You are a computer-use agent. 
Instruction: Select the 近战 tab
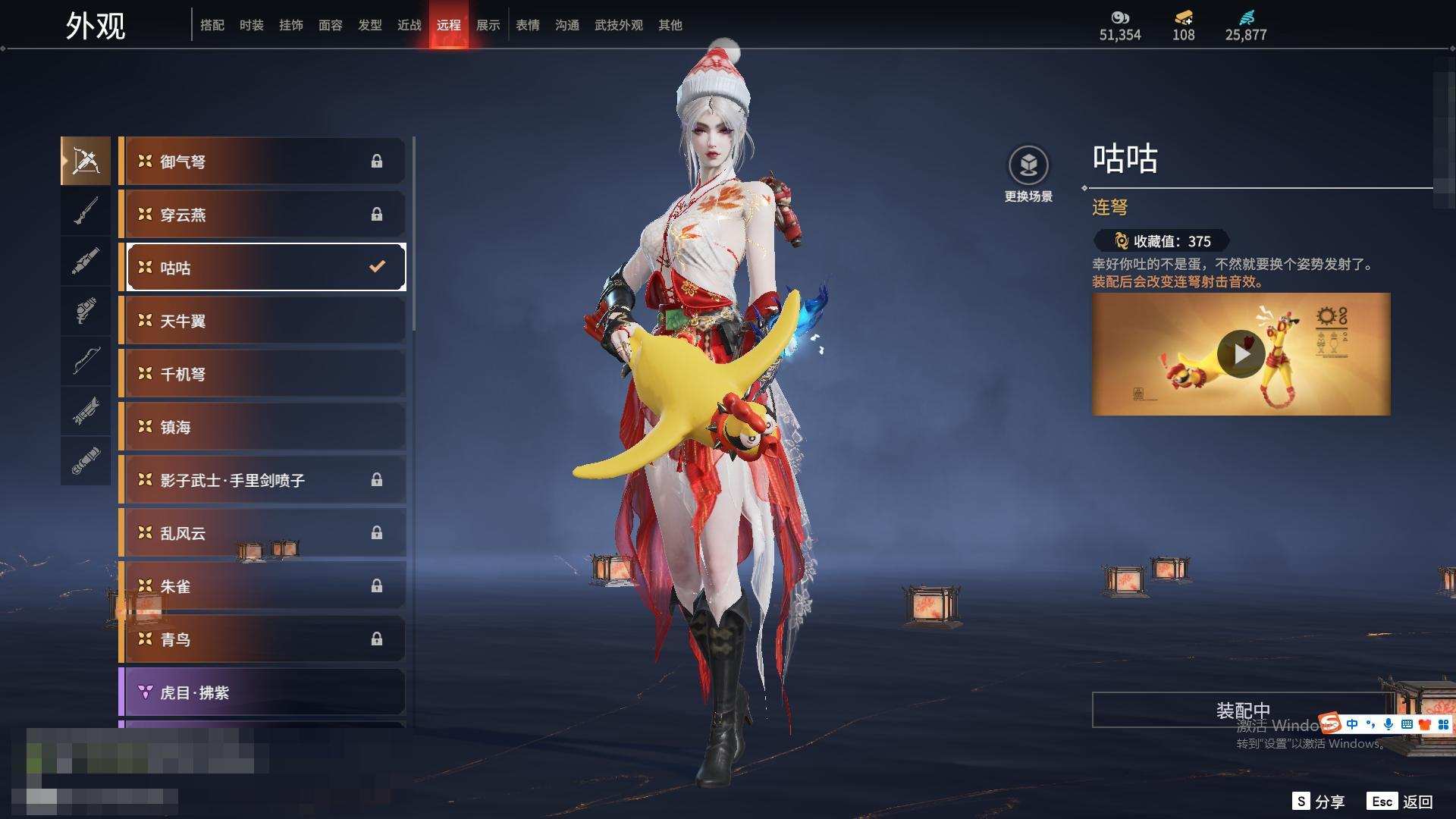click(409, 25)
